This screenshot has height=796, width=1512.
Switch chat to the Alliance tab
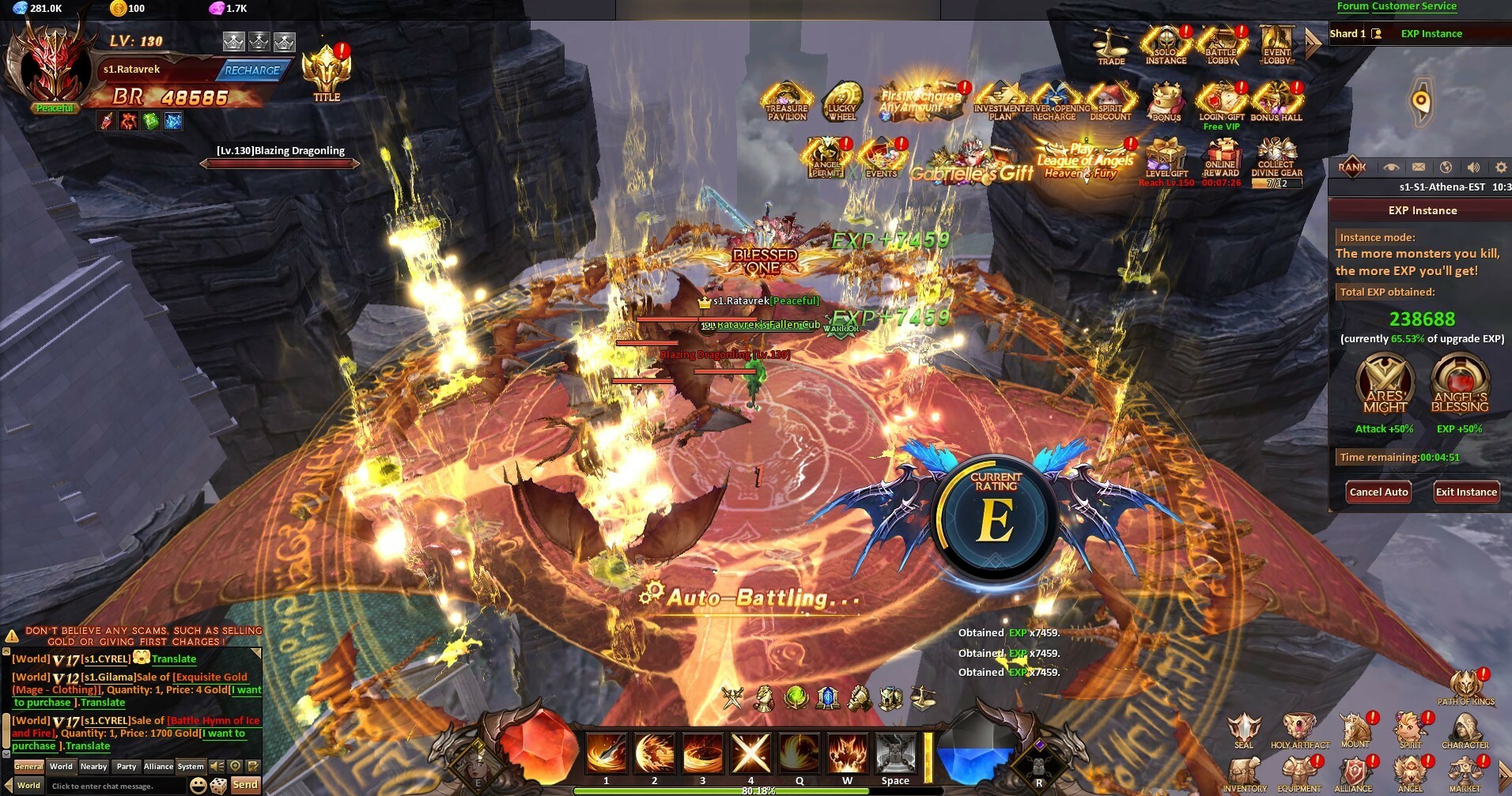point(158,766)
